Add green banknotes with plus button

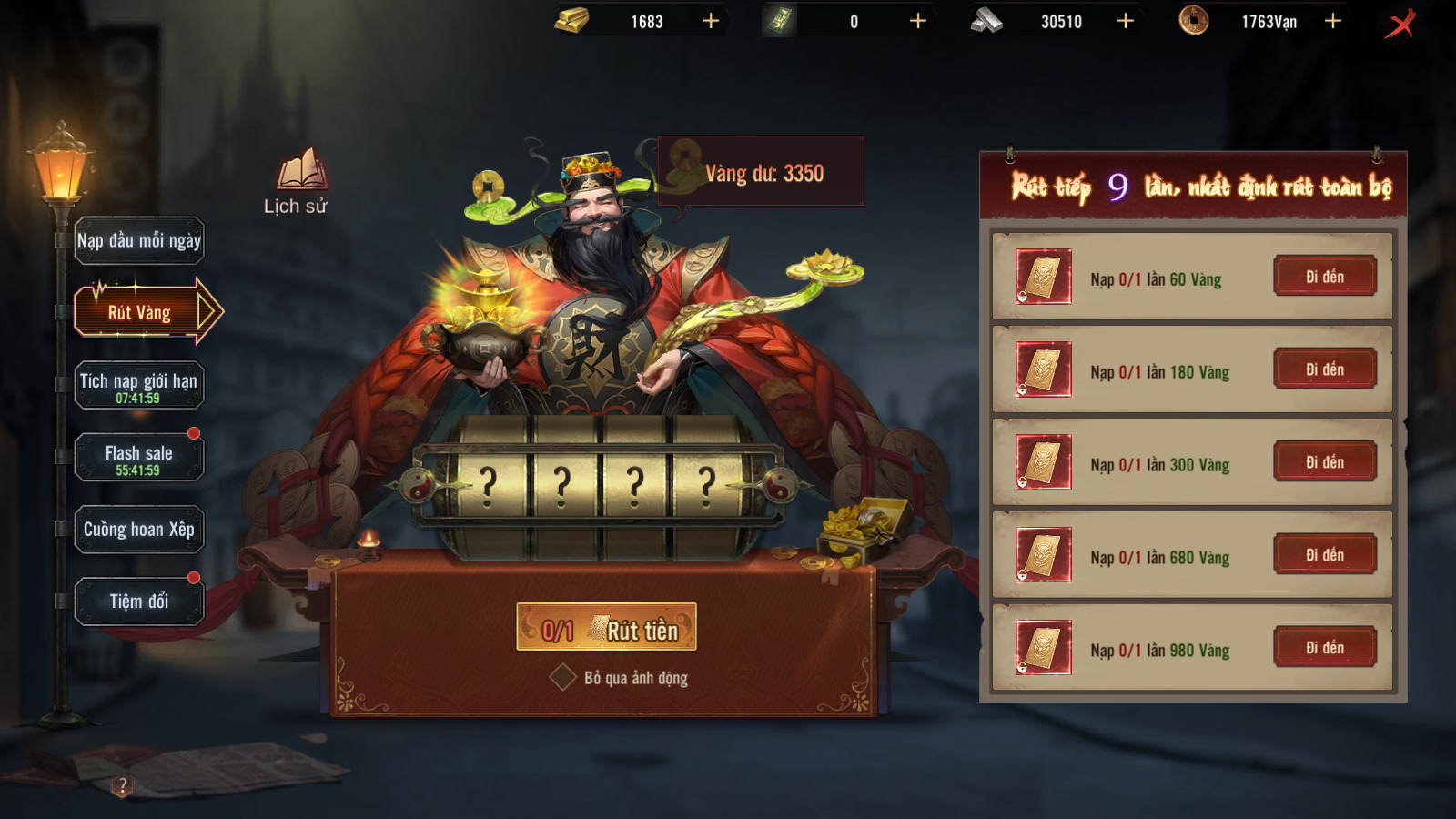(x=918, y=21)
